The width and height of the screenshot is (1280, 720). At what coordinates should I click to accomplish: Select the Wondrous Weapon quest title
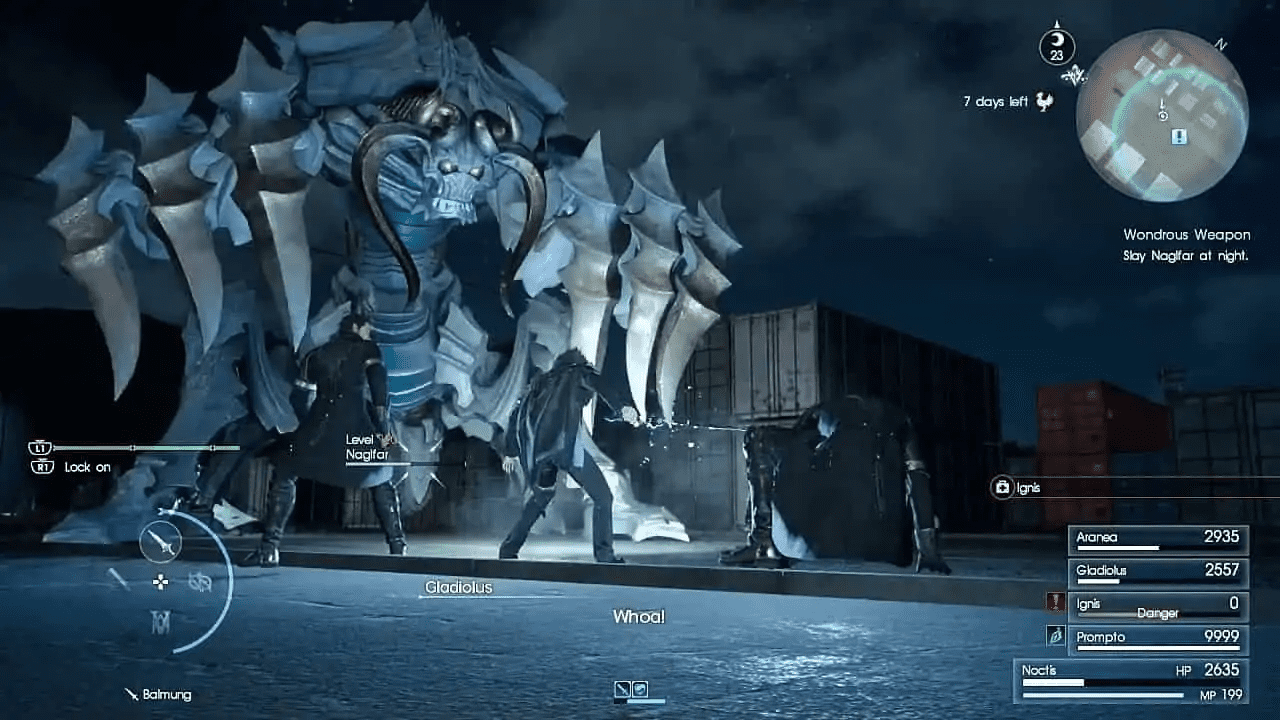(1187, 234)
